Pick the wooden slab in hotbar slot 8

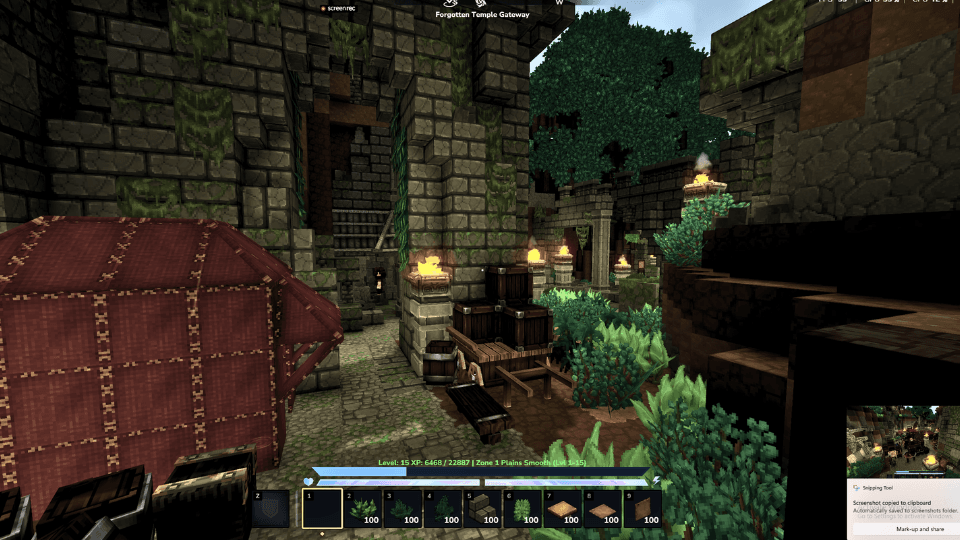tap(603, 508)
